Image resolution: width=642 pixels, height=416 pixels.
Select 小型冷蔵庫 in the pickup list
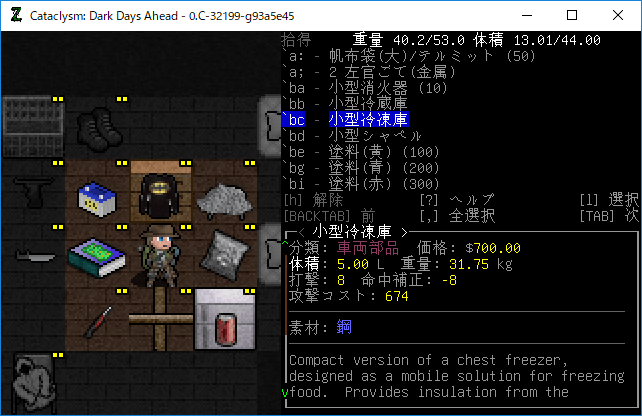coord(369,104)
